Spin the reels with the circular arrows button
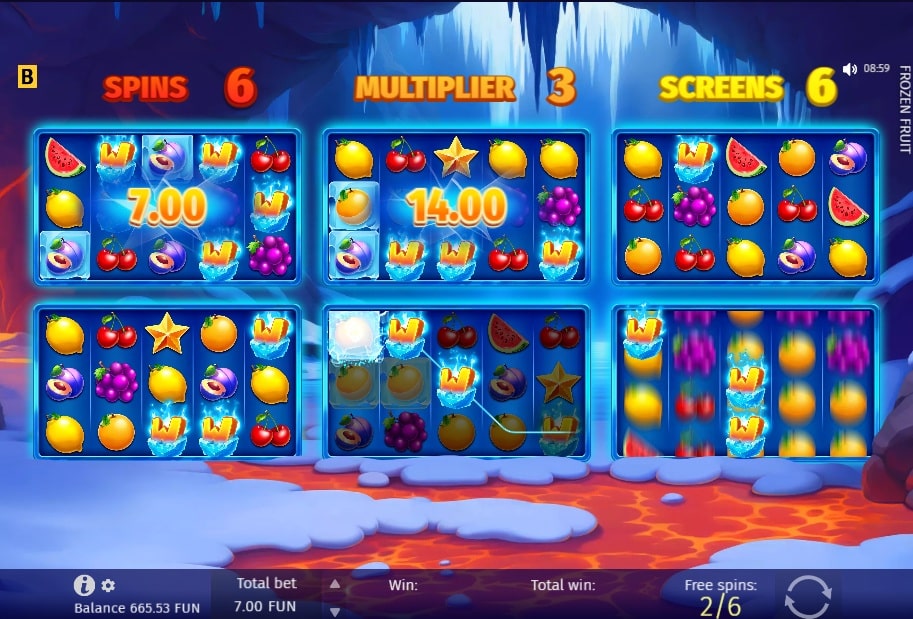This screenshot has width=913, height=619. click(x=806, y=596)
